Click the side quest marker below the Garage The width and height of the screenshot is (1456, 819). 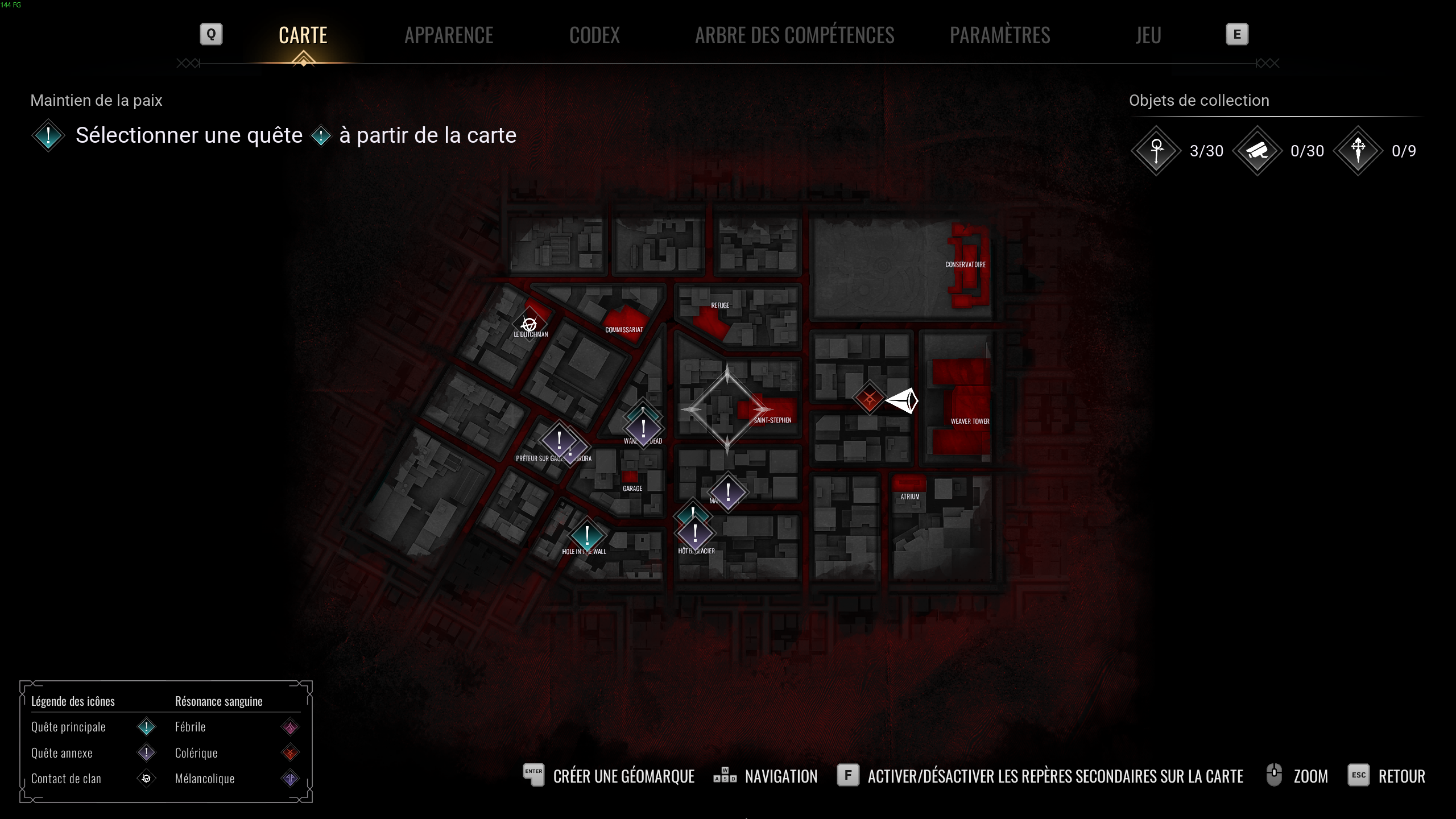tap(729, 493)
